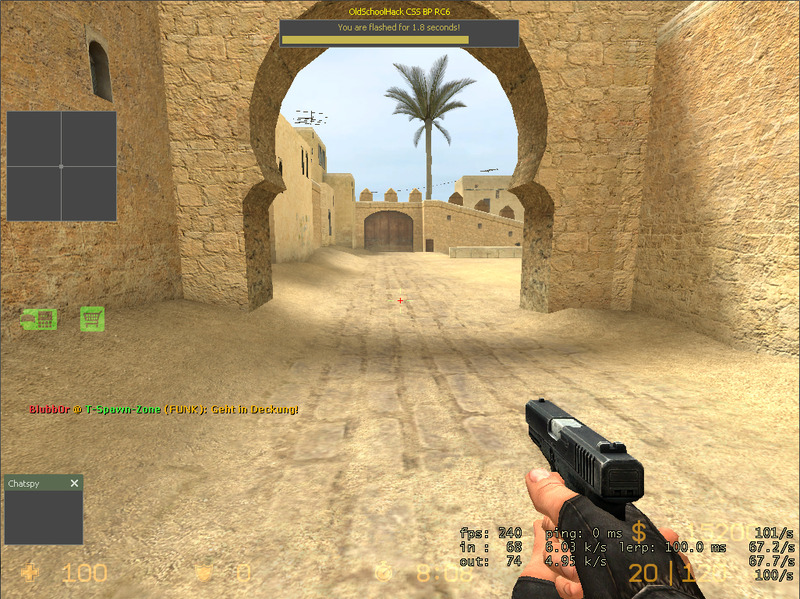
Task: Click the green calculator-style icon beside the cart
Action: point(40,319)
